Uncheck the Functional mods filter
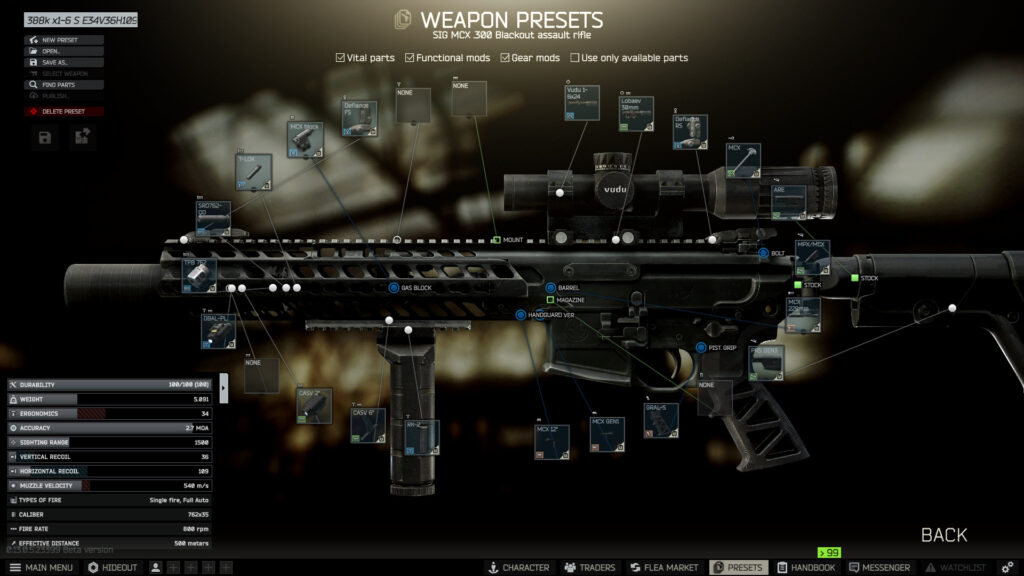Viewport: 1024px width, 576px height. (410, 58)
